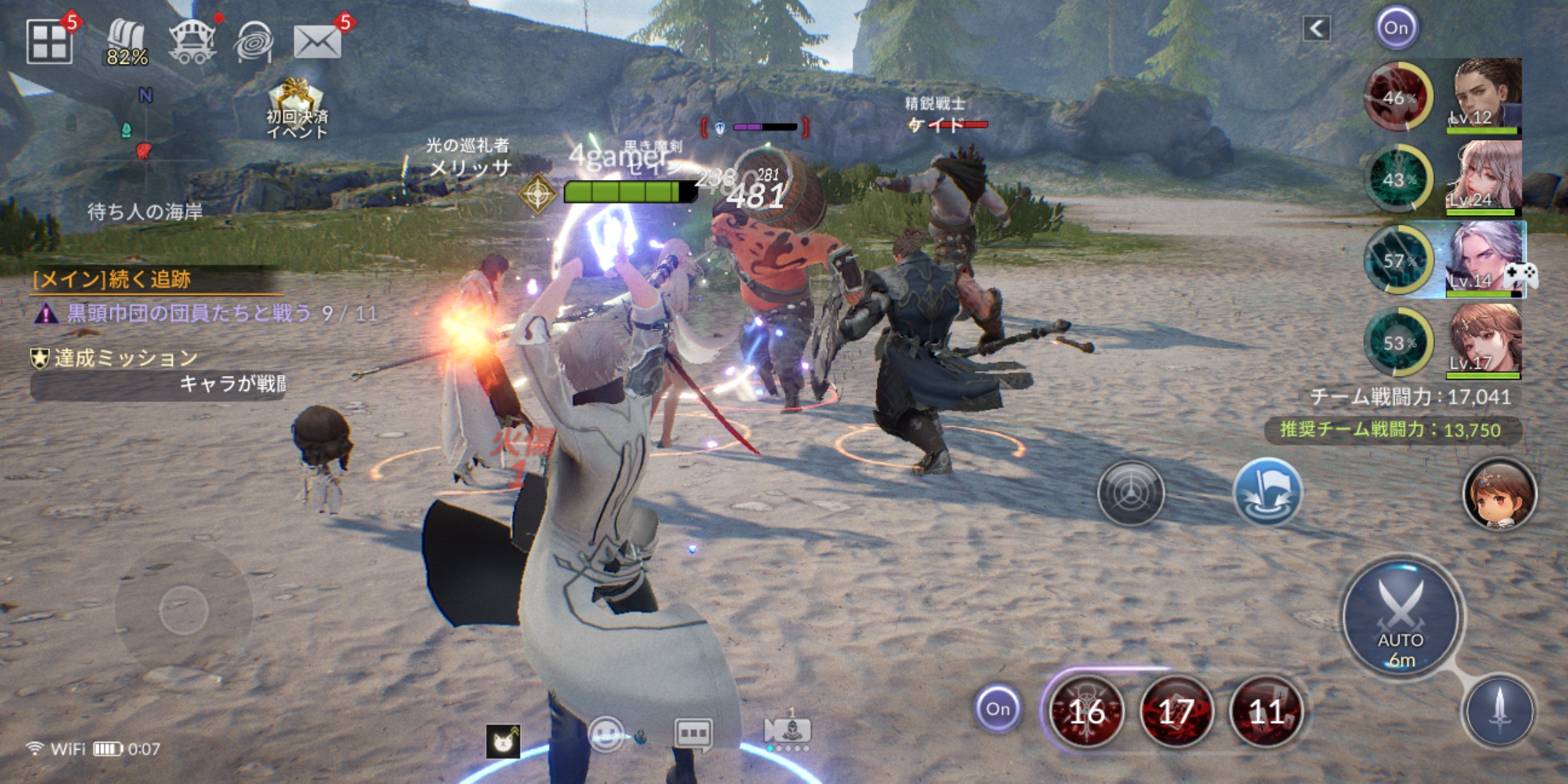Screen dimensions: 1568x784
Task: Switch to the Lv.12 party member
Action: [1484, 97]
